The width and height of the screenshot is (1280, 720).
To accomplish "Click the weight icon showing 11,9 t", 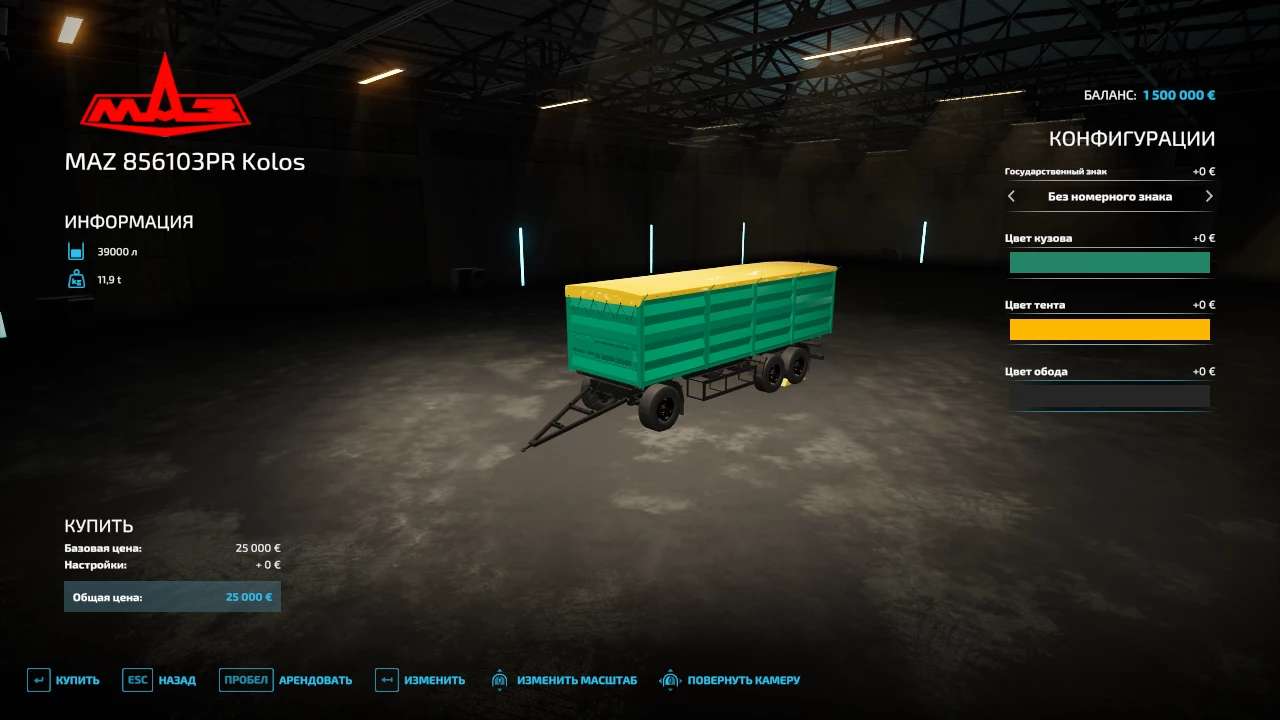I will [75, 279].
